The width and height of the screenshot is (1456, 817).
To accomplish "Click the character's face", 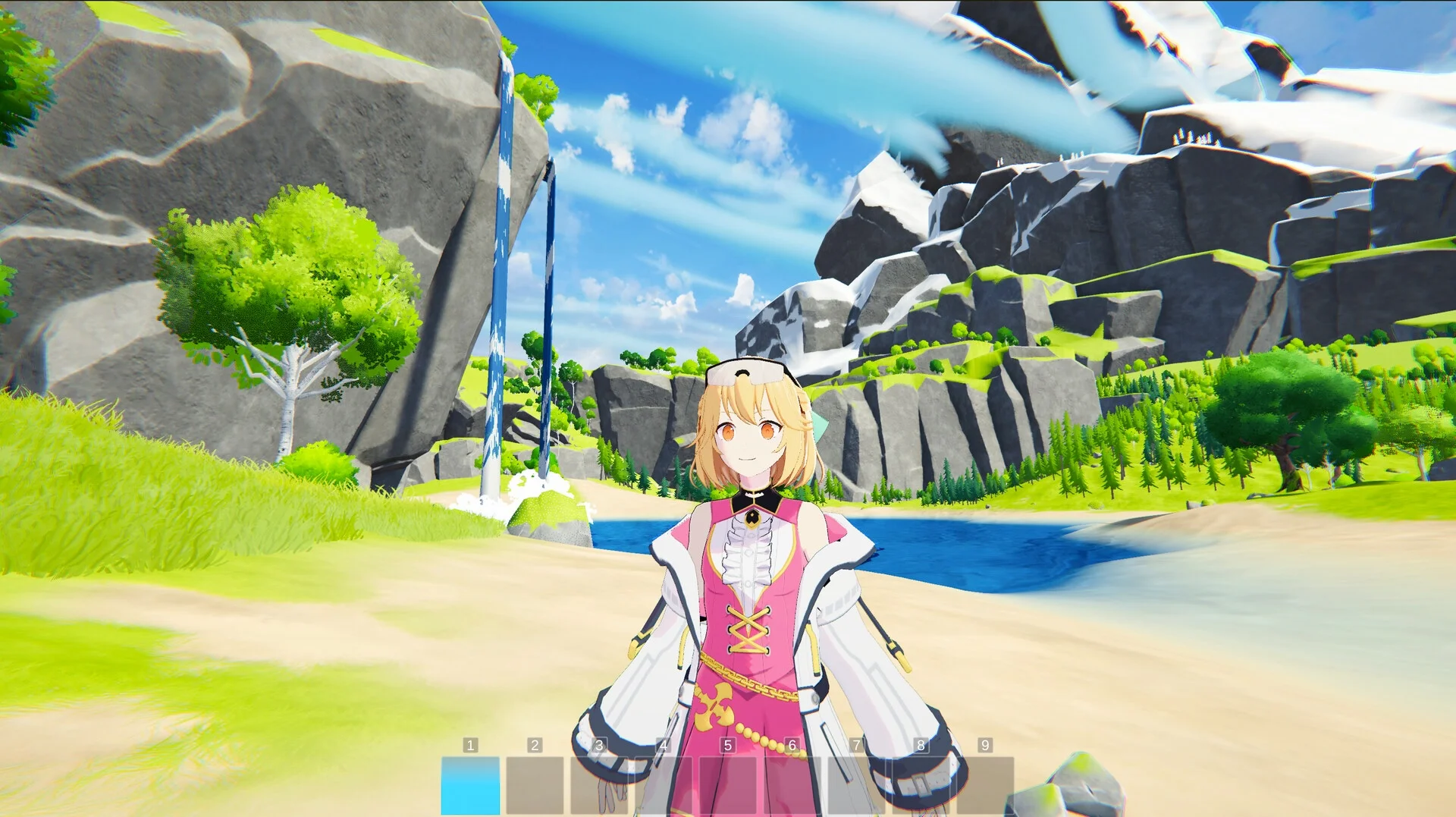I will (x=747, y=440).
